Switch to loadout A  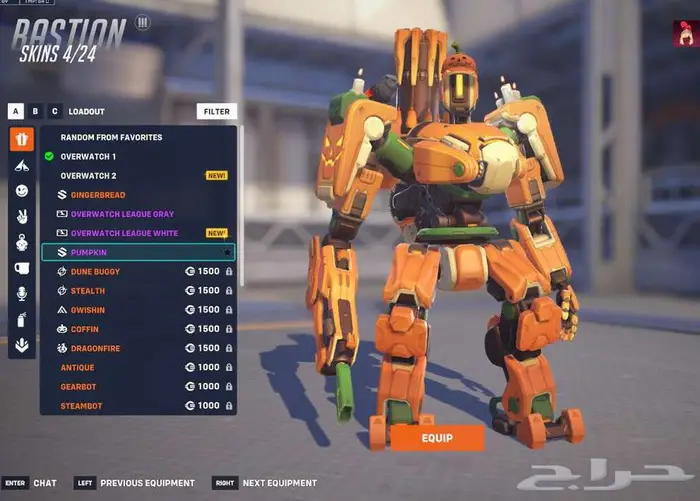pos(16,112)
